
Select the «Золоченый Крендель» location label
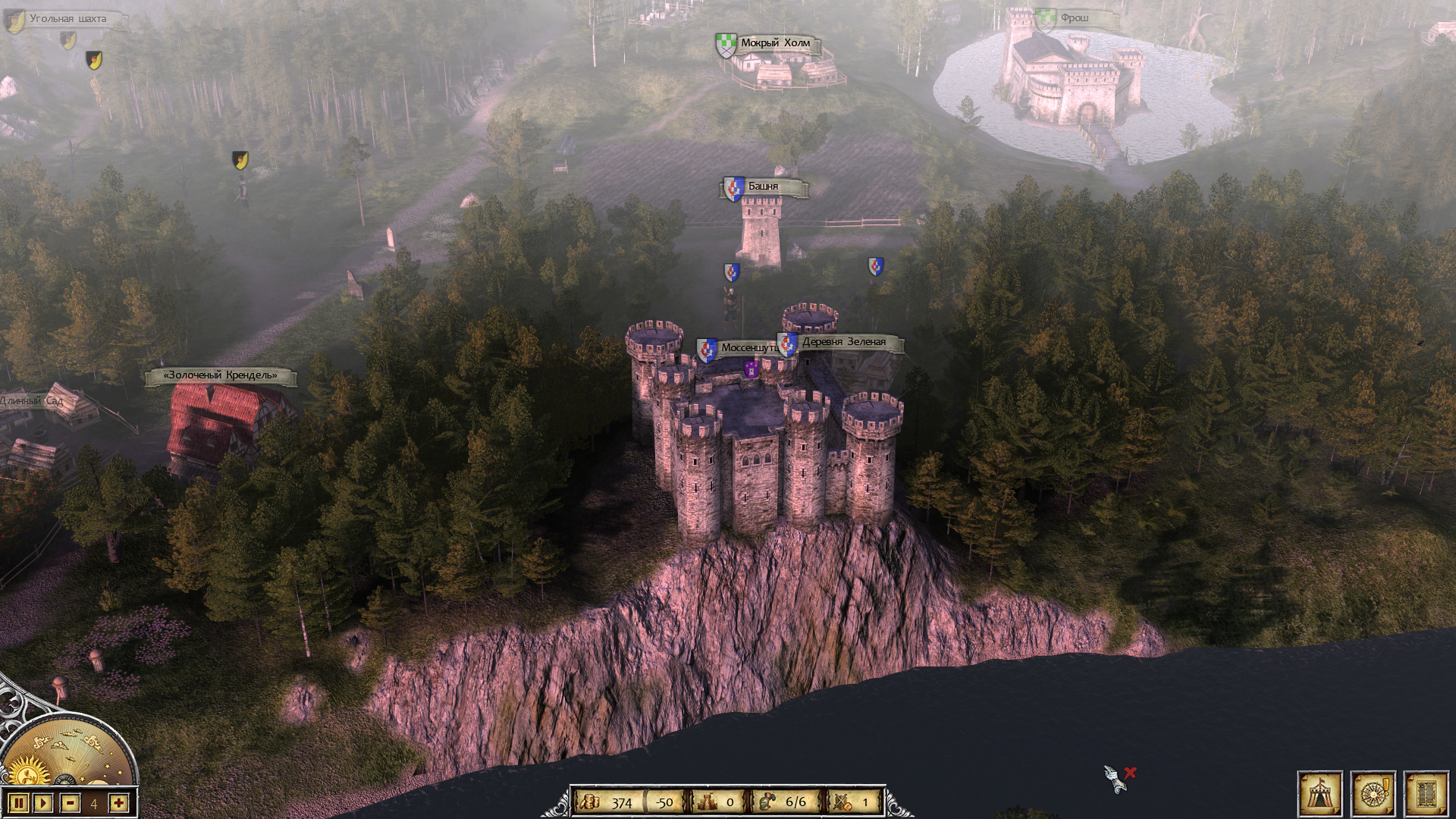(x=221, y=375)
